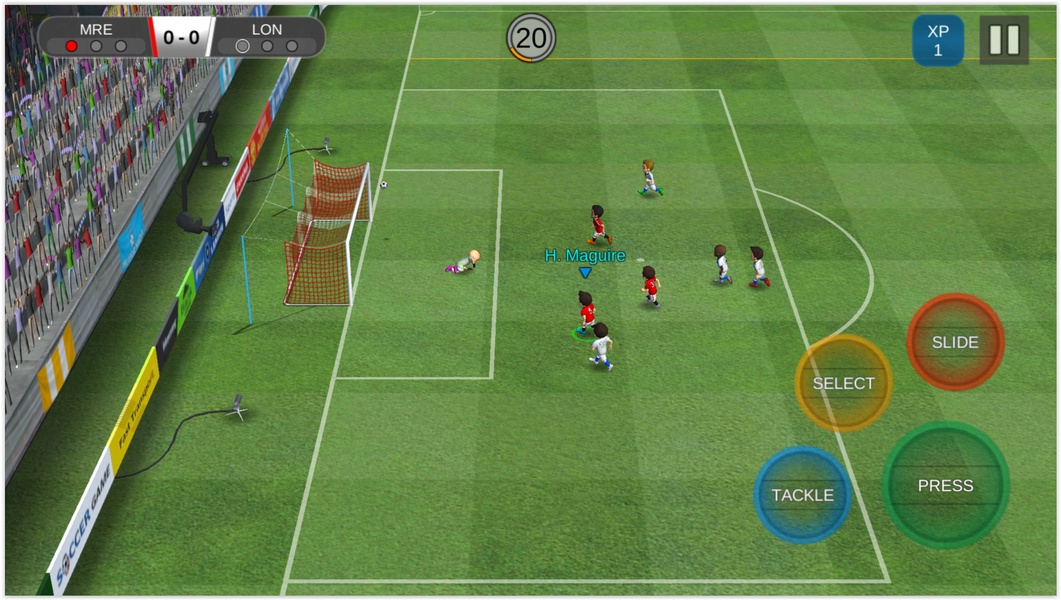This screenshot has height=600, width=1061.
Task: Pause the match
Action: click(x=1003, y=40)
